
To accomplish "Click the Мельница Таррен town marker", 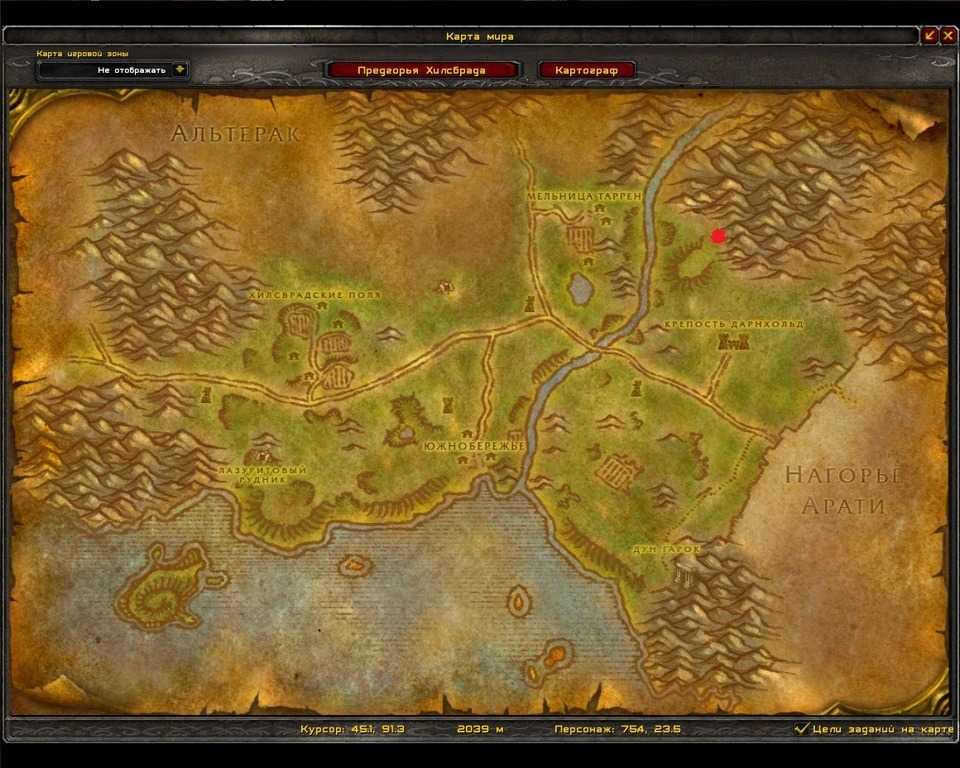I will [x=582, y=237].
